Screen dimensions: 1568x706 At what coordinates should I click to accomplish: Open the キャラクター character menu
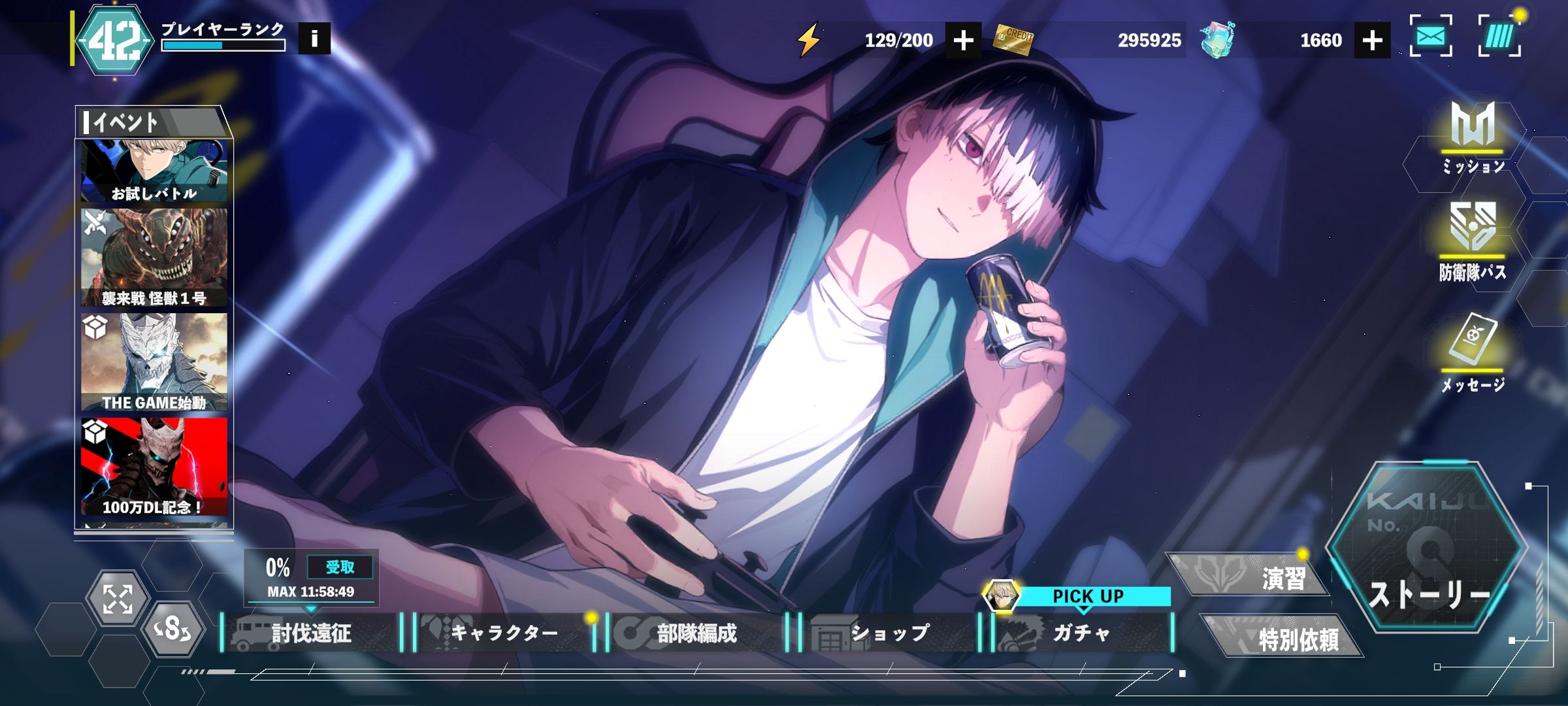504,633
